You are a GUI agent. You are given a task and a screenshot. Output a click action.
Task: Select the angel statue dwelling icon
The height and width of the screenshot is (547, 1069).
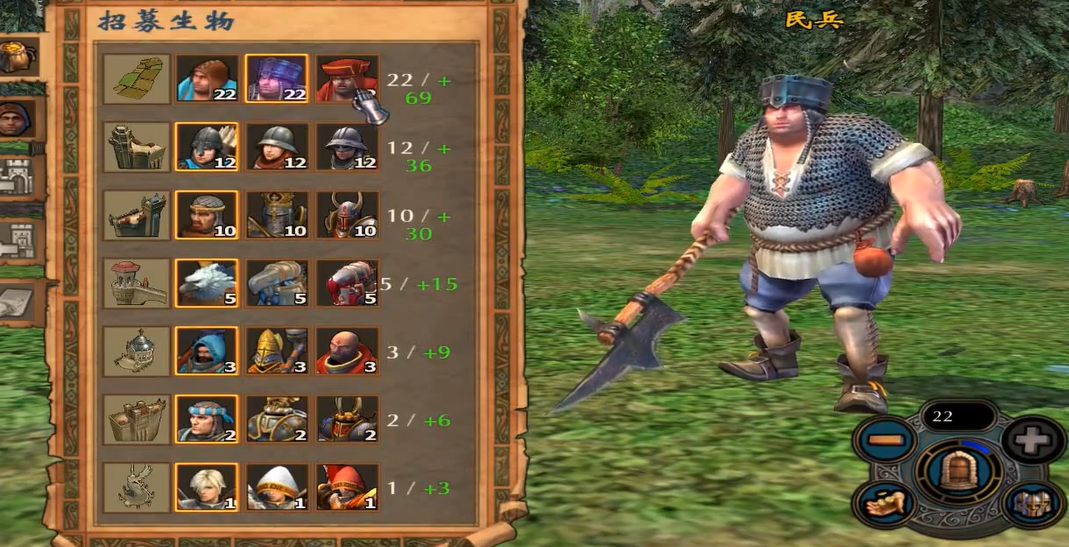[137, 487]
